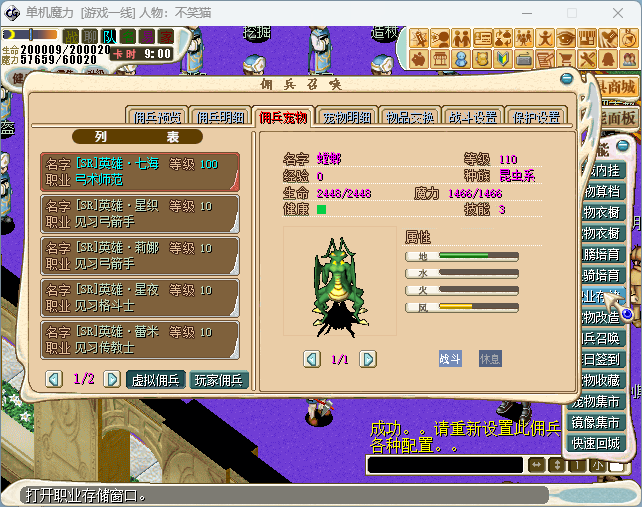Set the pet to 休息 mode

point(490,358)
